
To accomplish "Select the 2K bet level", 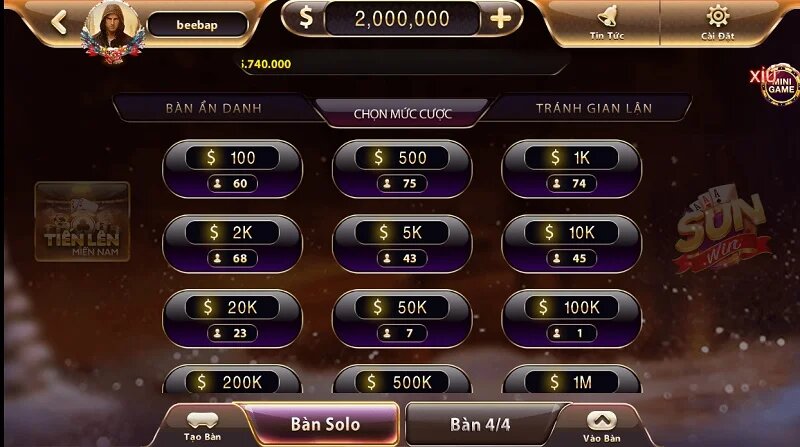I will (232, 244).
